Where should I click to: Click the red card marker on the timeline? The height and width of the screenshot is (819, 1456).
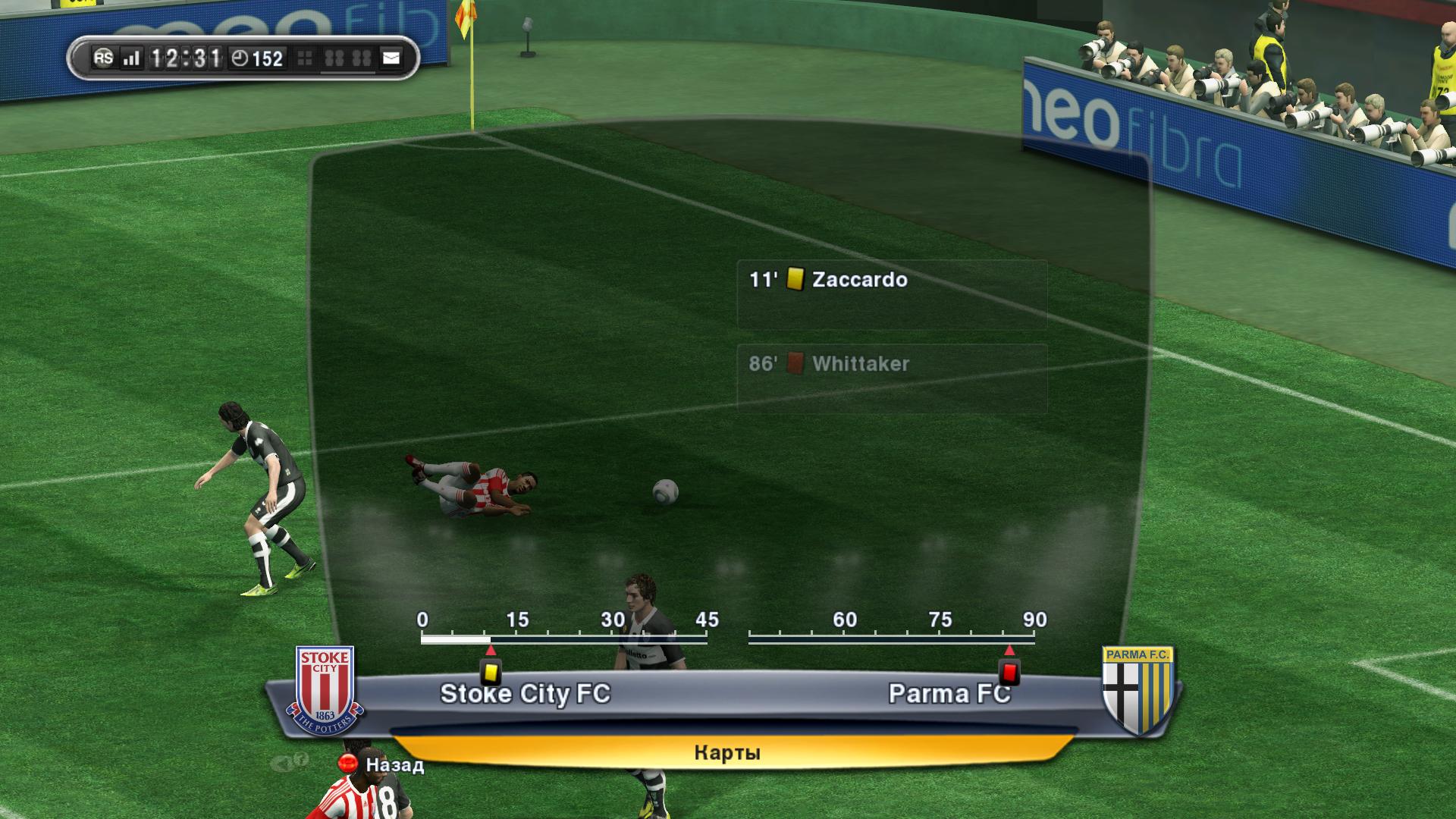[1009, 672]
